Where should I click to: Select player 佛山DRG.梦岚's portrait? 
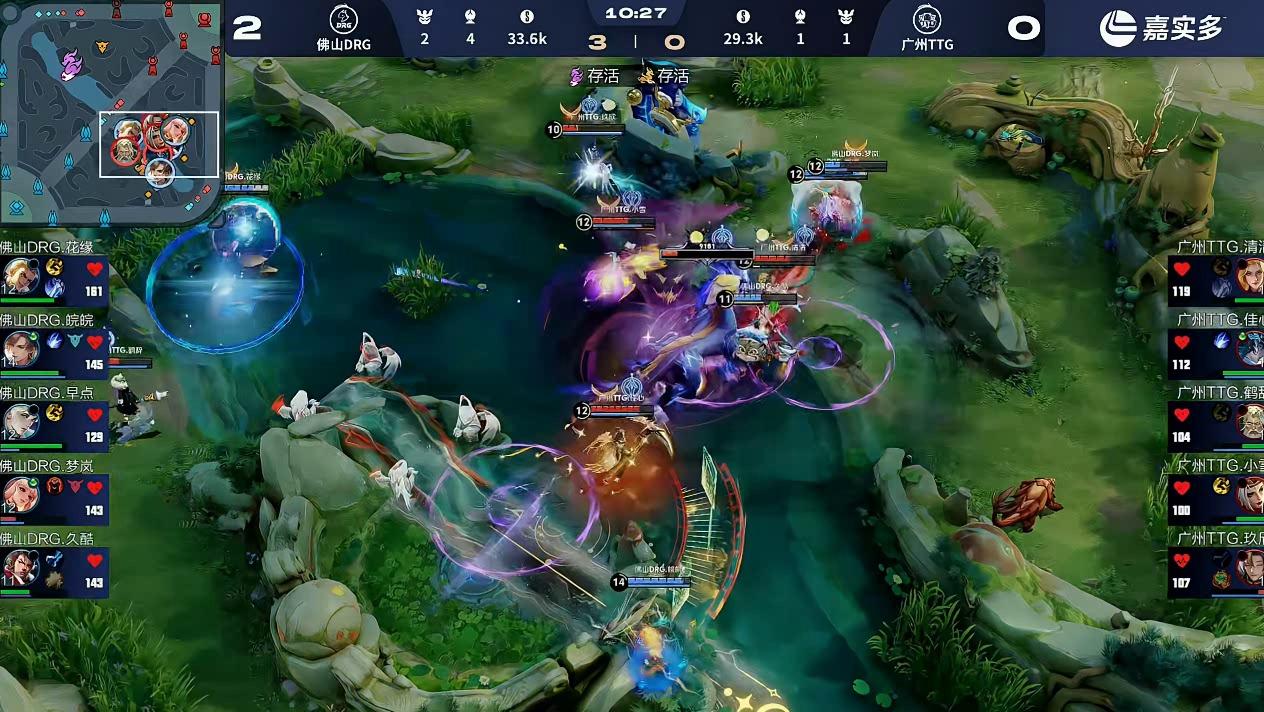(20, 494)
